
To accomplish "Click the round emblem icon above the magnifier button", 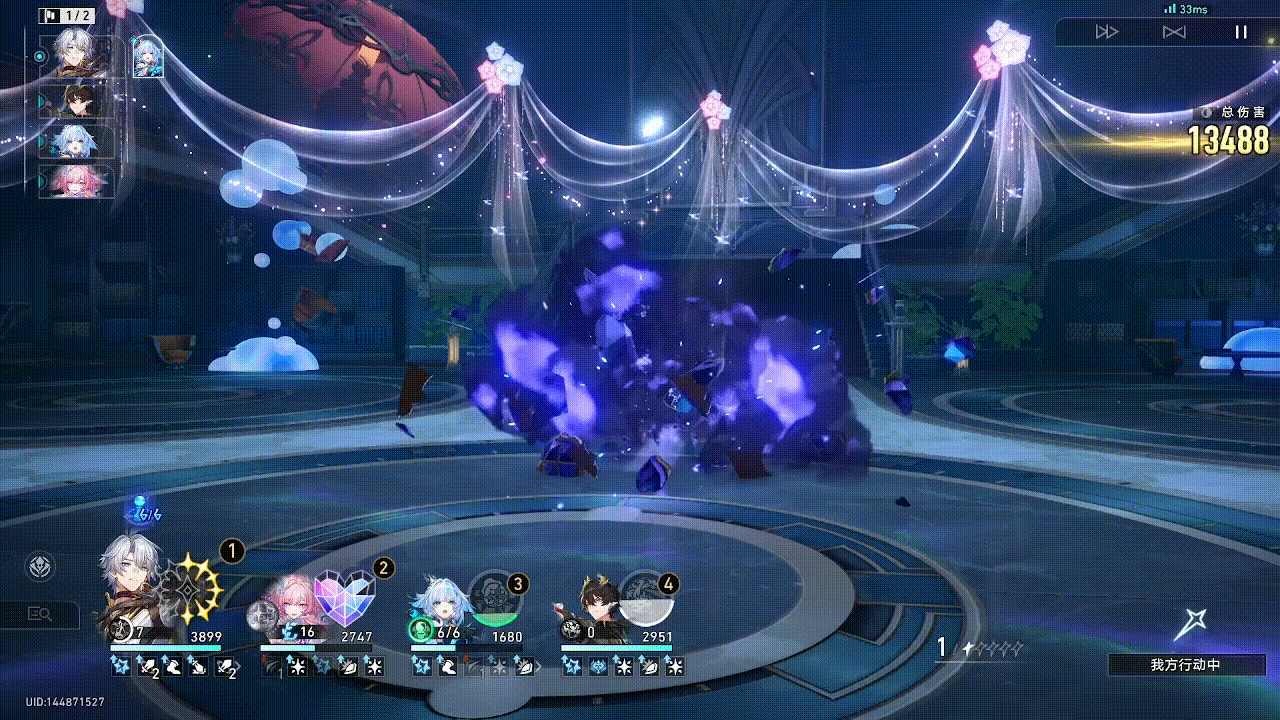I will [40, 566].
